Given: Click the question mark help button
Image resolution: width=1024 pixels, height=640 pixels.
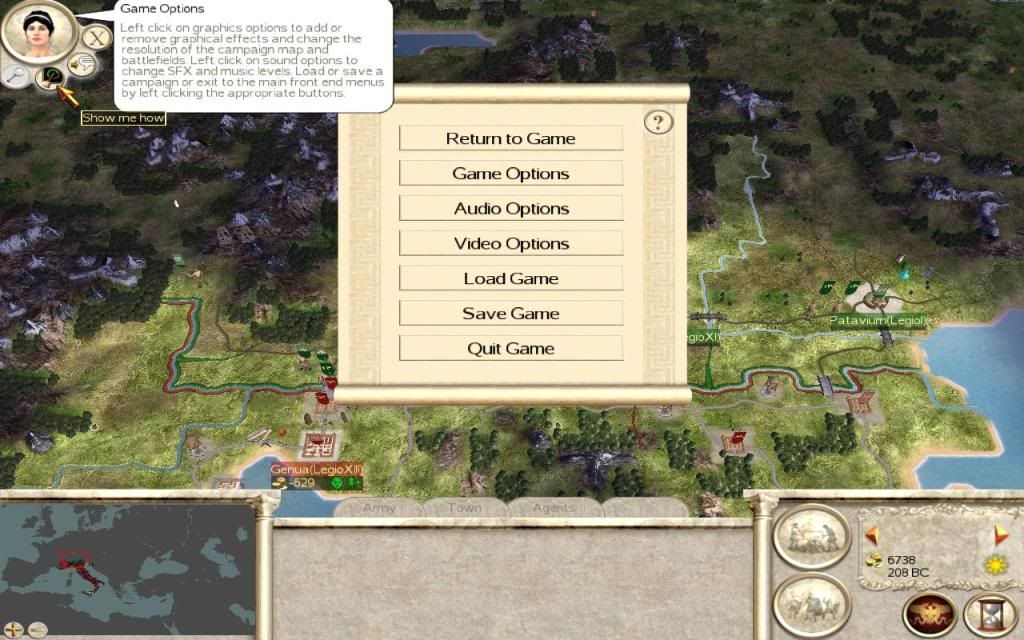Looking at the screenshot, I should [657, 122].
